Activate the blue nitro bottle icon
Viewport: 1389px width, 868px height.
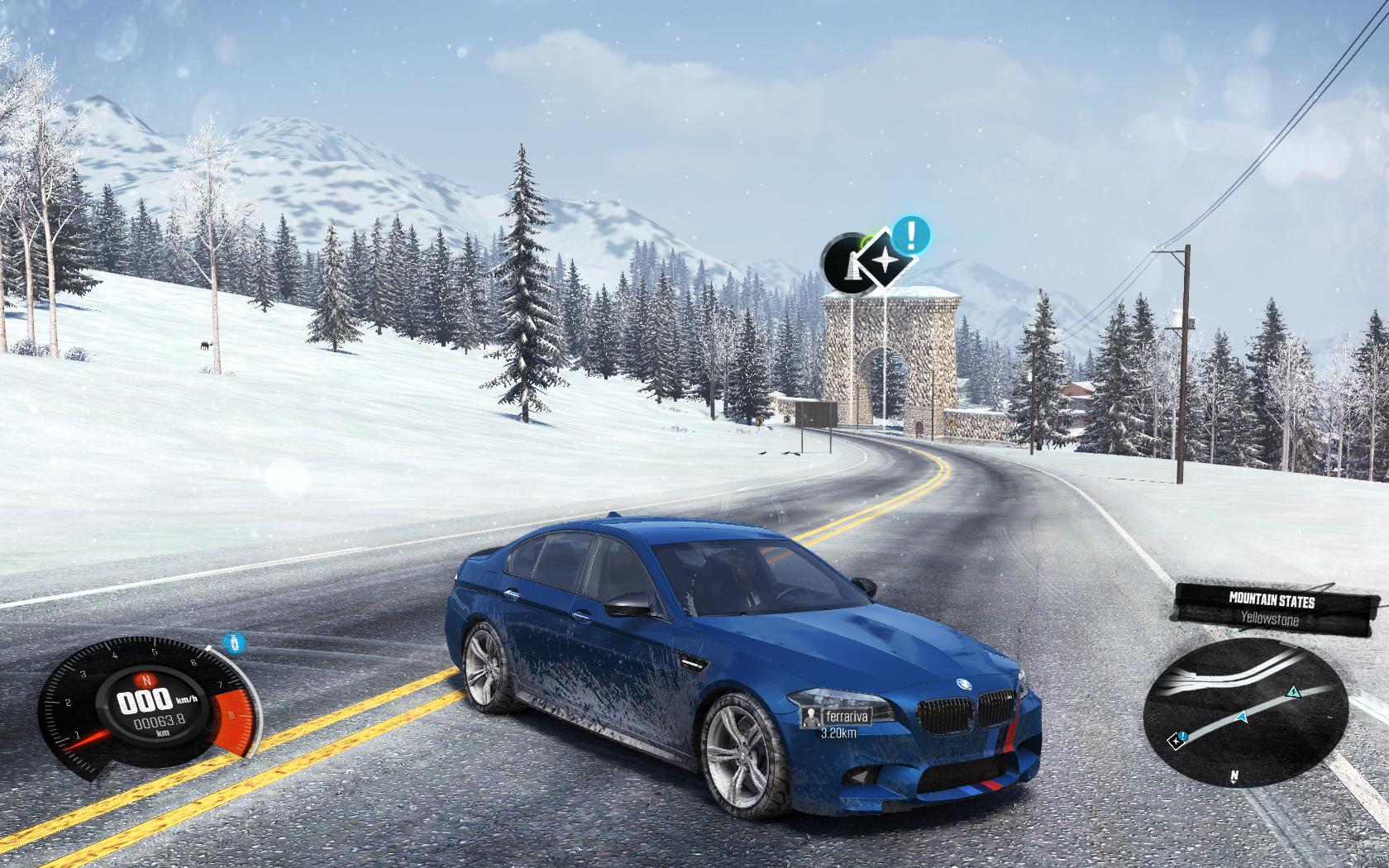235,641
